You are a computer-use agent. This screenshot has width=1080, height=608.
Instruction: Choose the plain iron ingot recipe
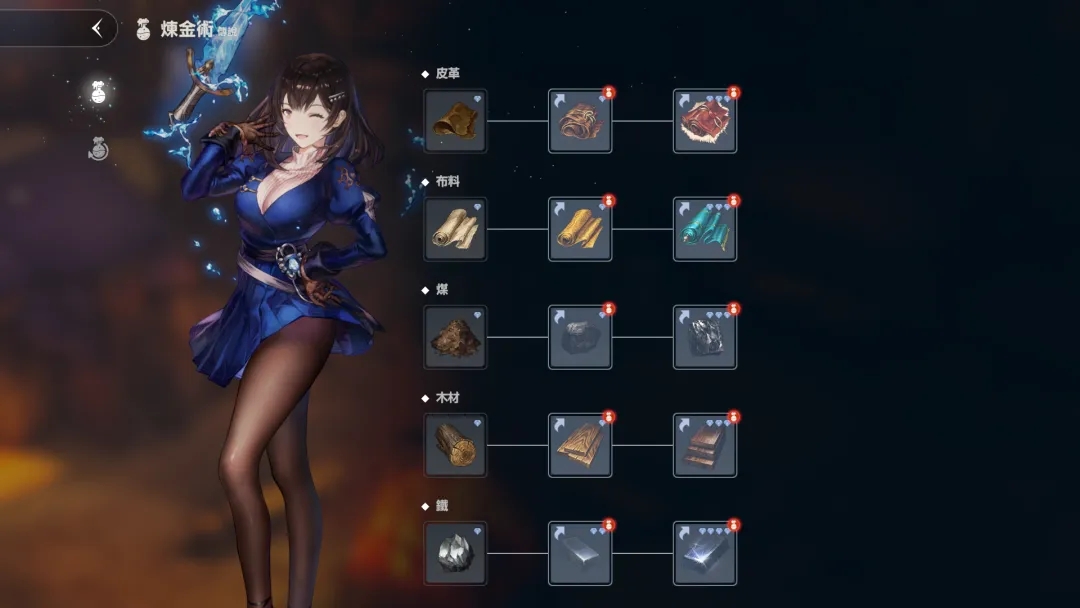(580, 553)
